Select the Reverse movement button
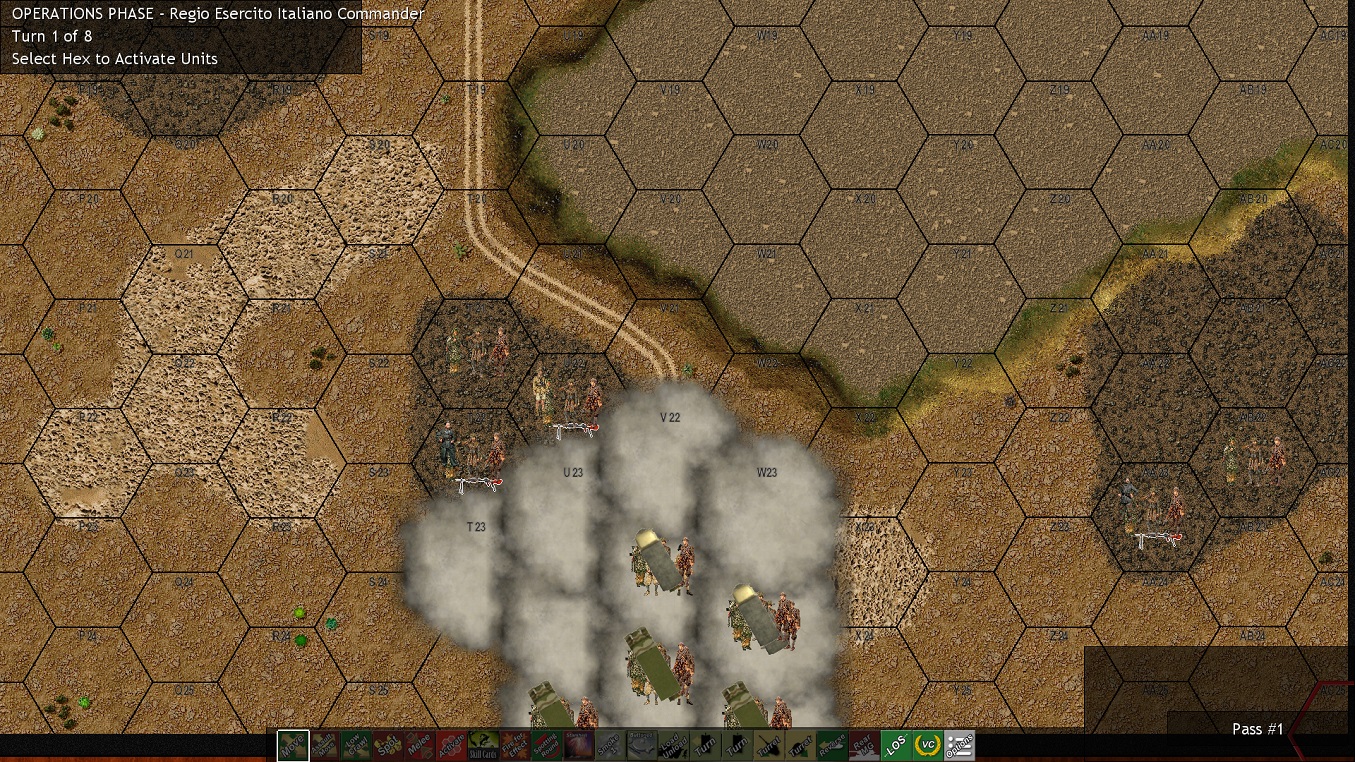Screen dimensions: 1355x762 coord(832,745)
